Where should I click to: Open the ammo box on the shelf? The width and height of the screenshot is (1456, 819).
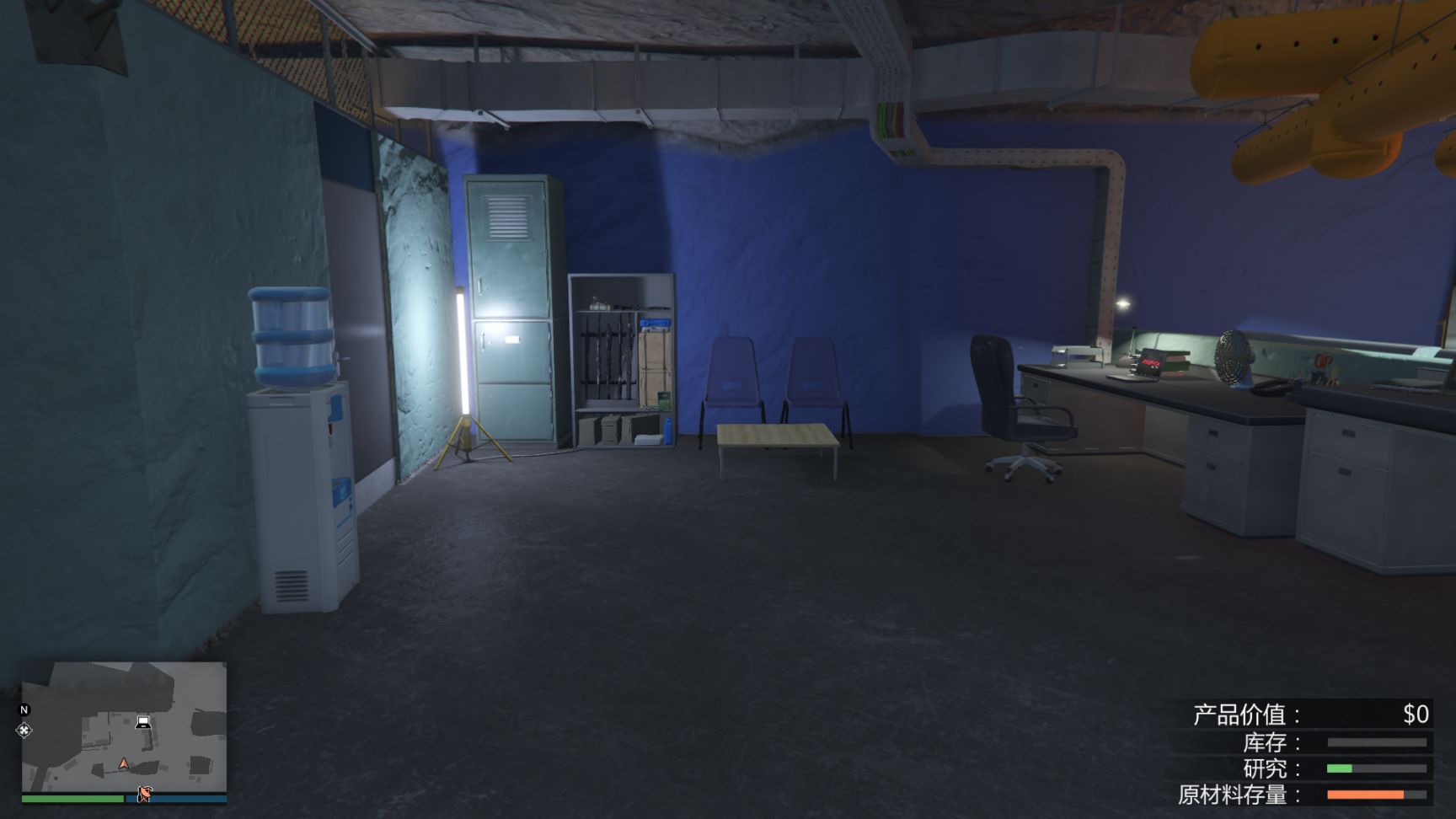coord(613,430)
